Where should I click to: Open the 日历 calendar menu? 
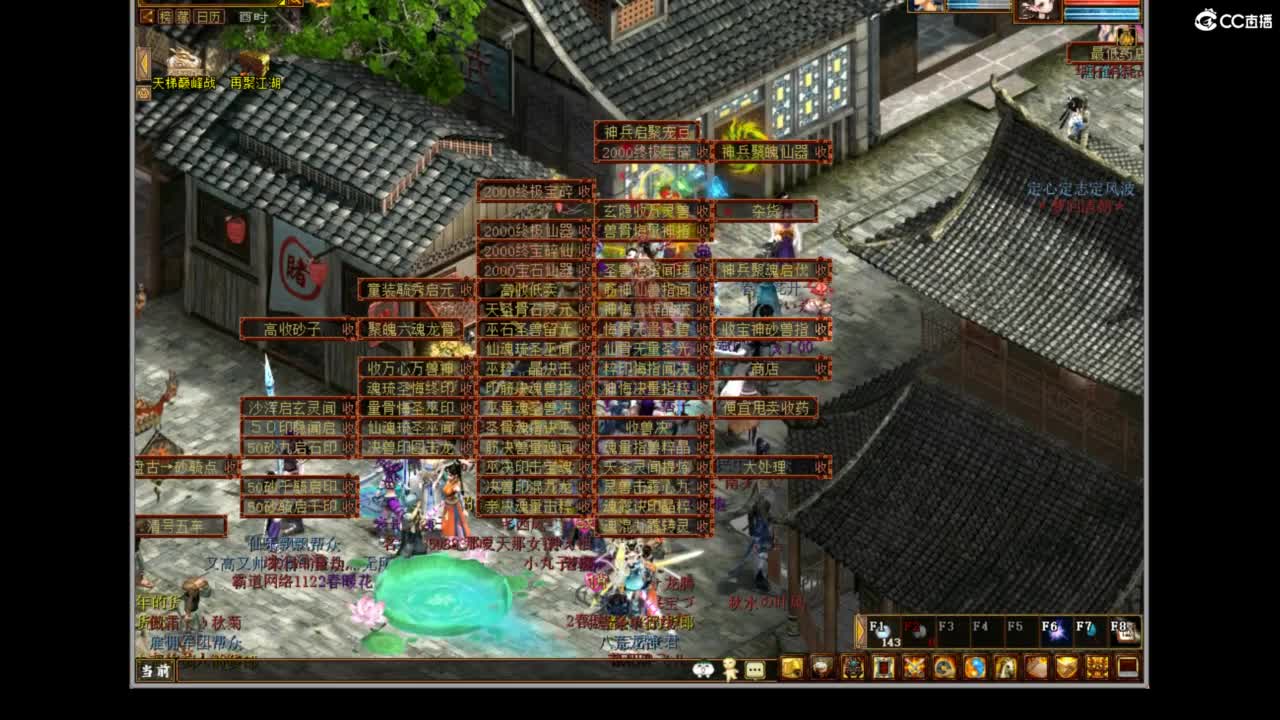pyautogui.click(x=210, y=17)
